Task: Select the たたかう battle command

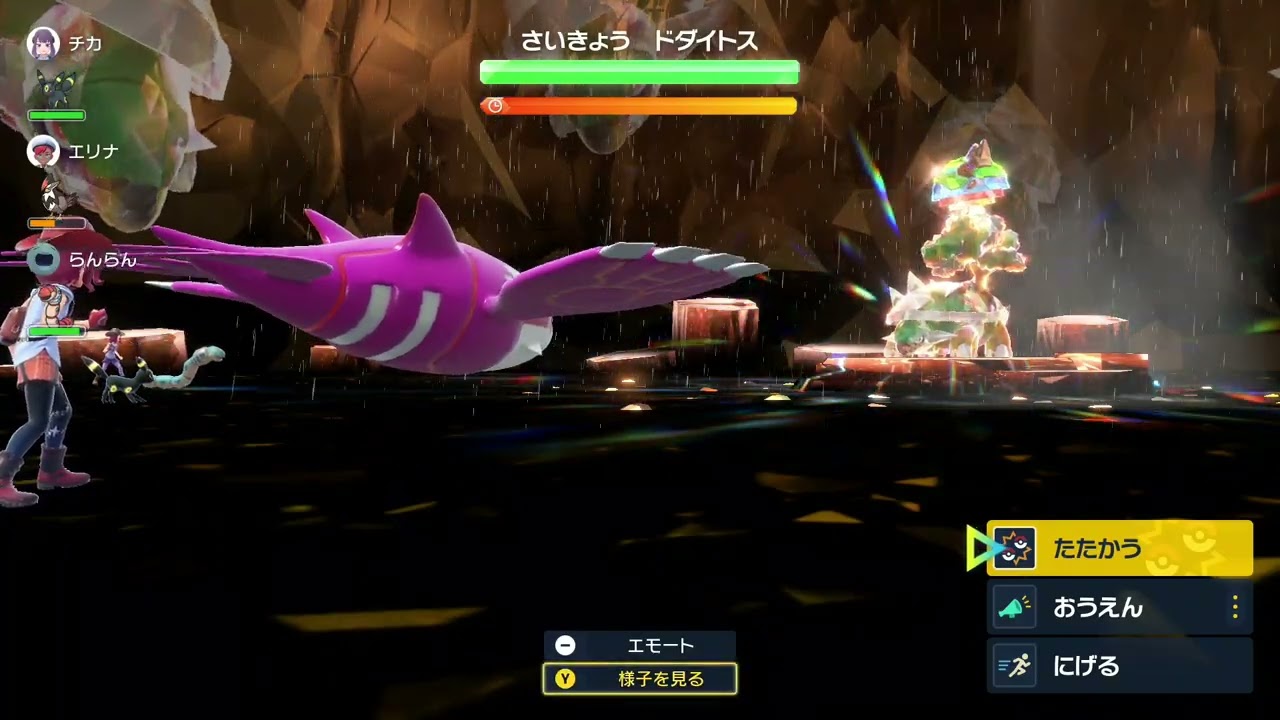Action: click(x=1118, y=548)
